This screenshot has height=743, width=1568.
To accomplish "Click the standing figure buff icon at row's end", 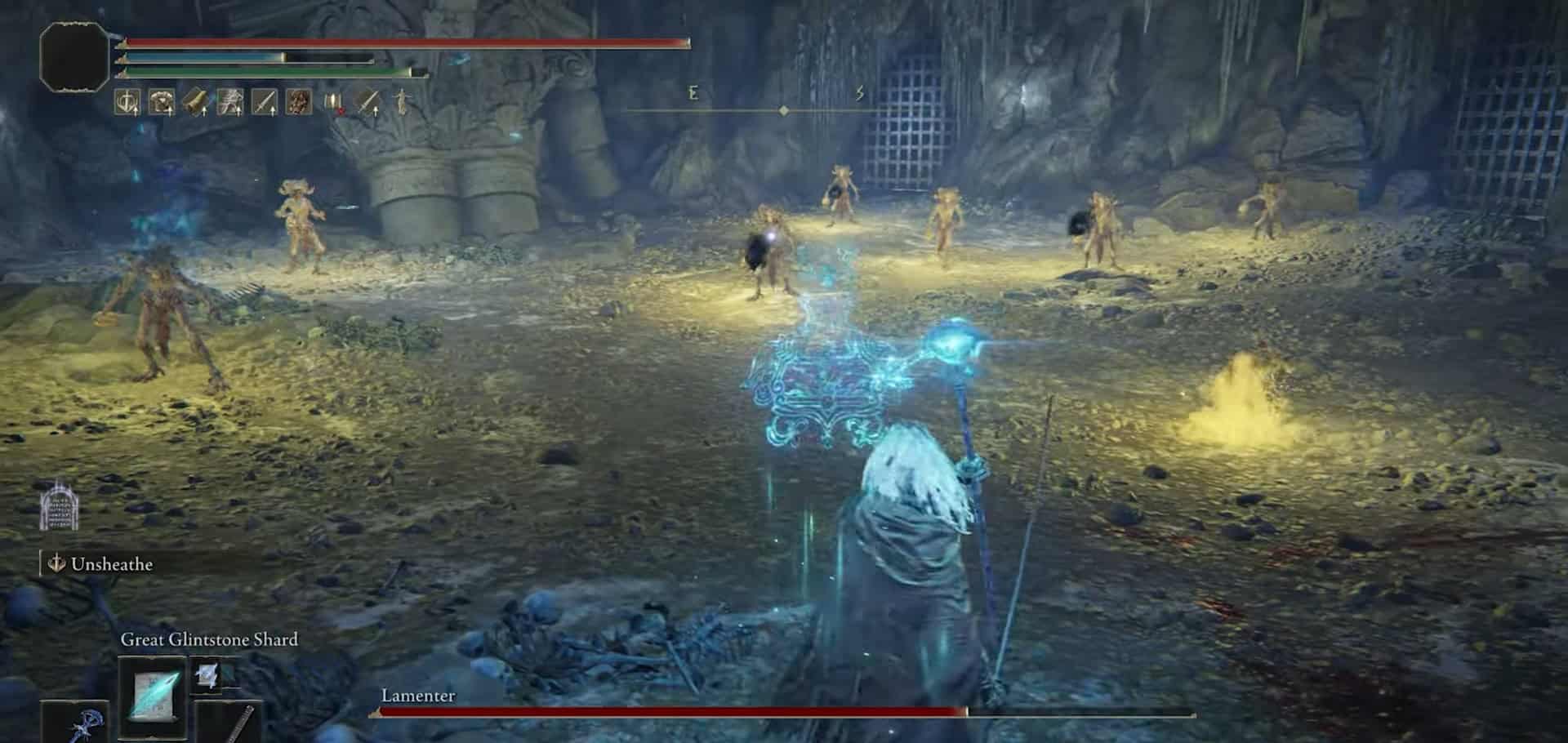I will point(403,102).
